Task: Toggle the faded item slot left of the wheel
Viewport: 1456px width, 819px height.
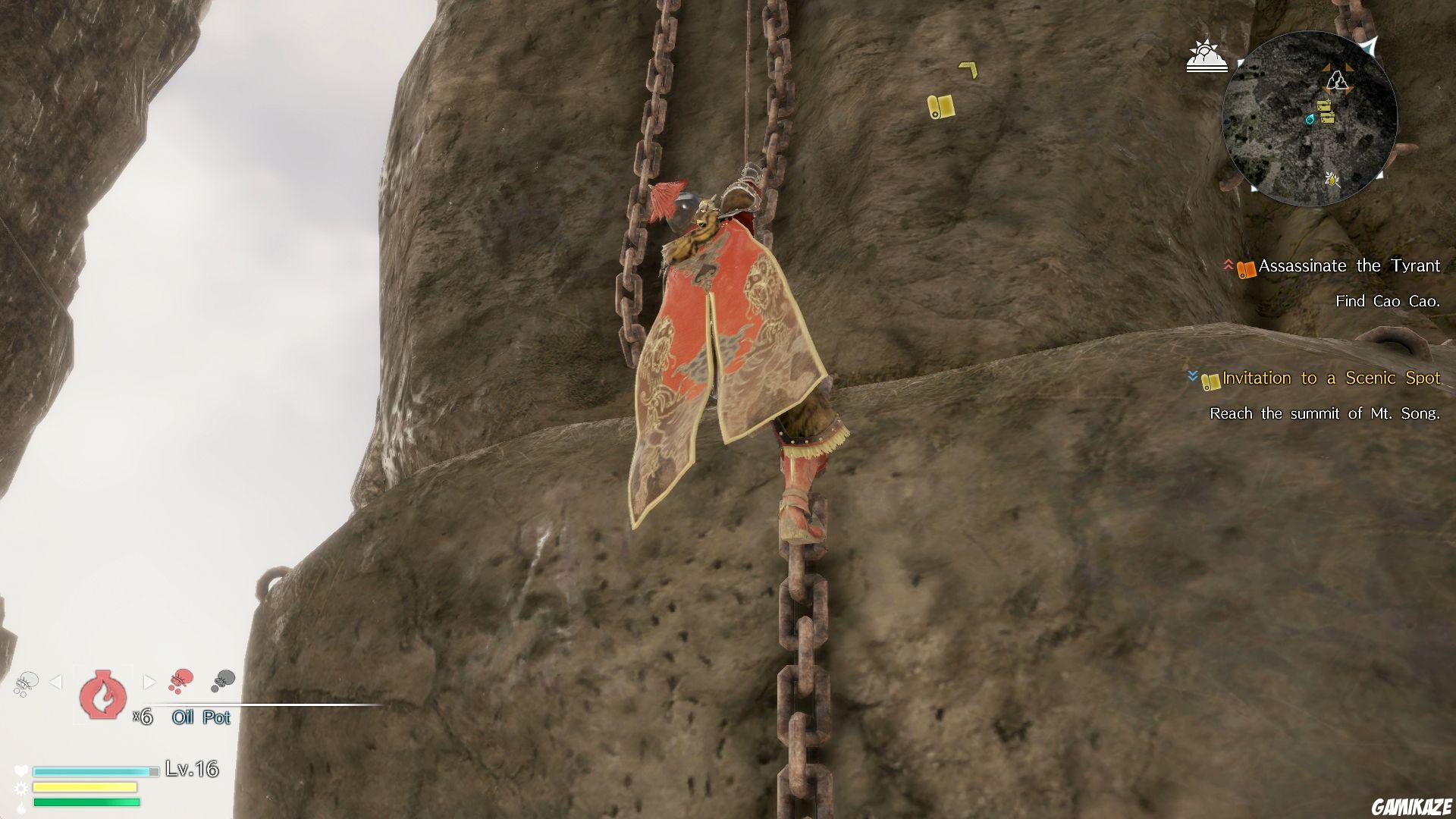Action: (27, 683)
